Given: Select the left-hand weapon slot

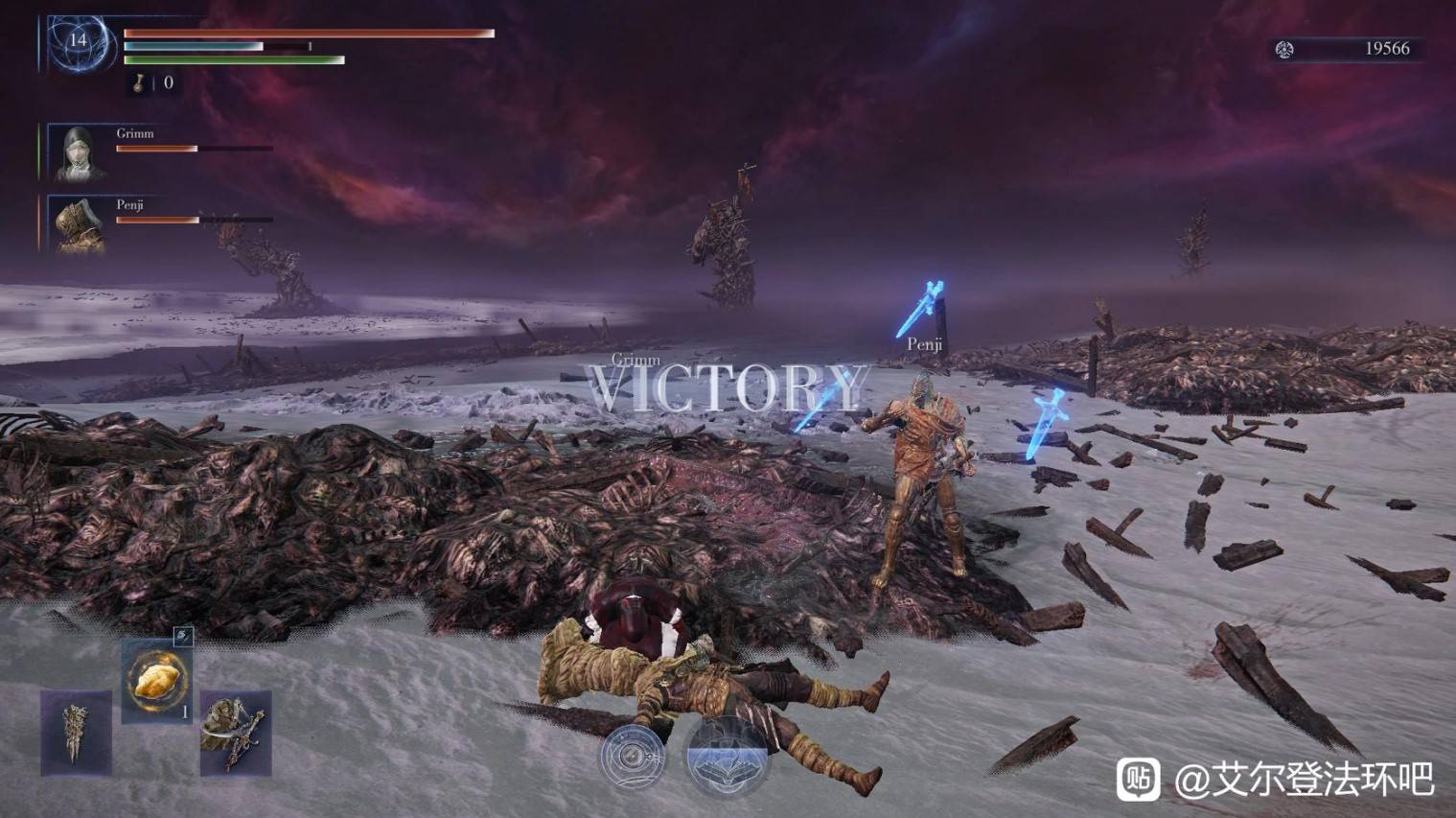Looking at the screenshot, I should pyautogui.click(x=76, y=732).
